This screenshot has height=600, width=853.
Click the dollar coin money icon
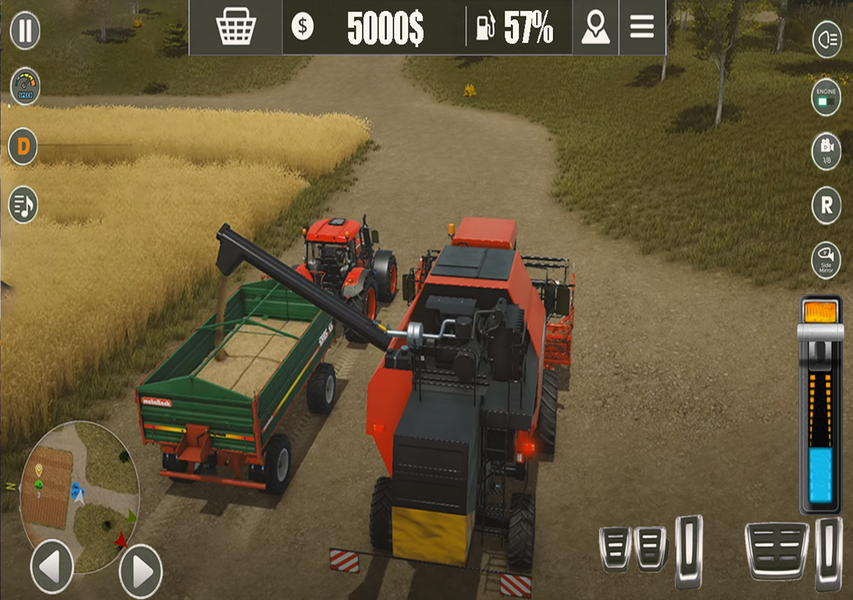(302, 28)
